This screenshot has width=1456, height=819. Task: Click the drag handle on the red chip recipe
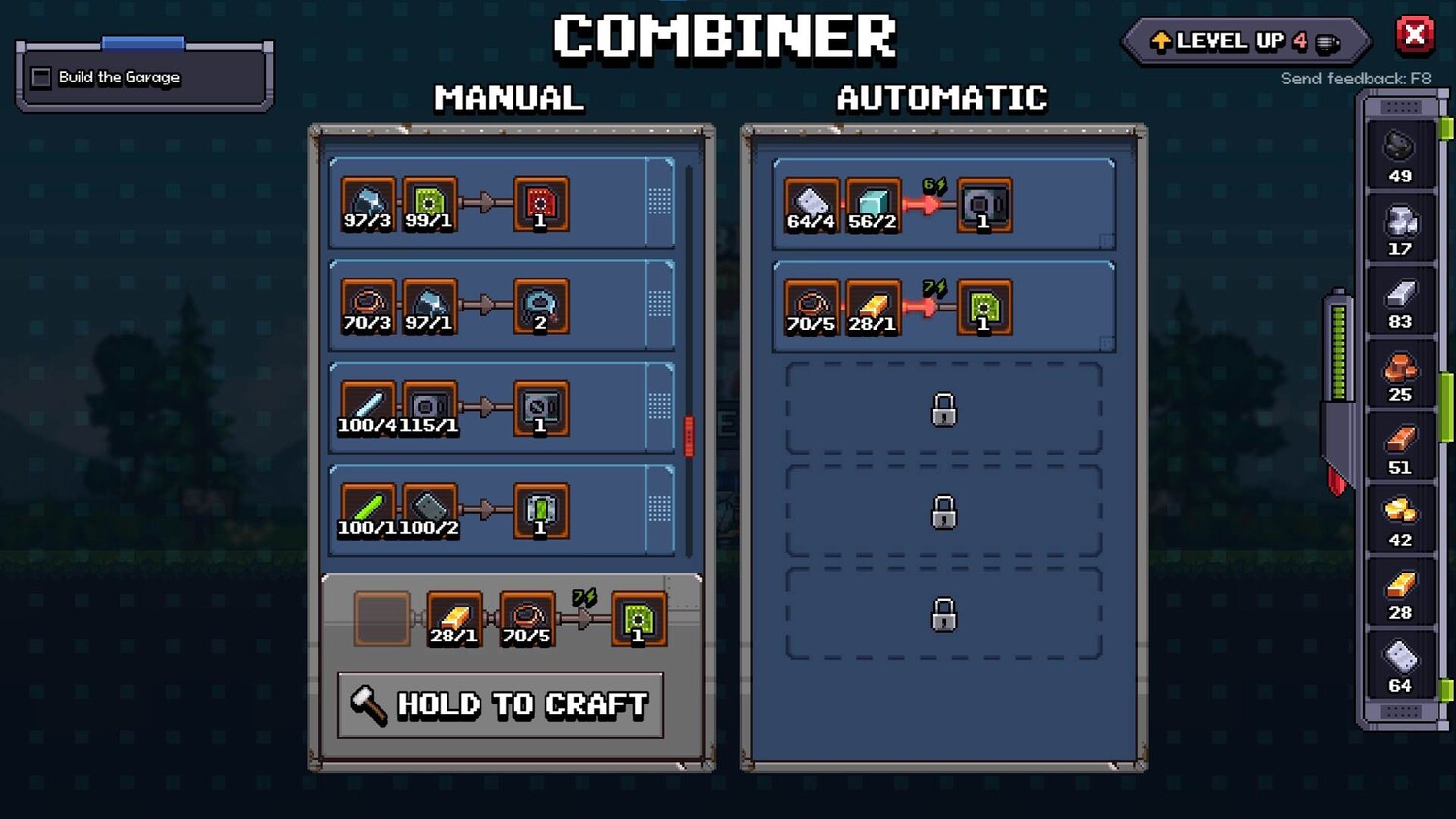[660, 202]
